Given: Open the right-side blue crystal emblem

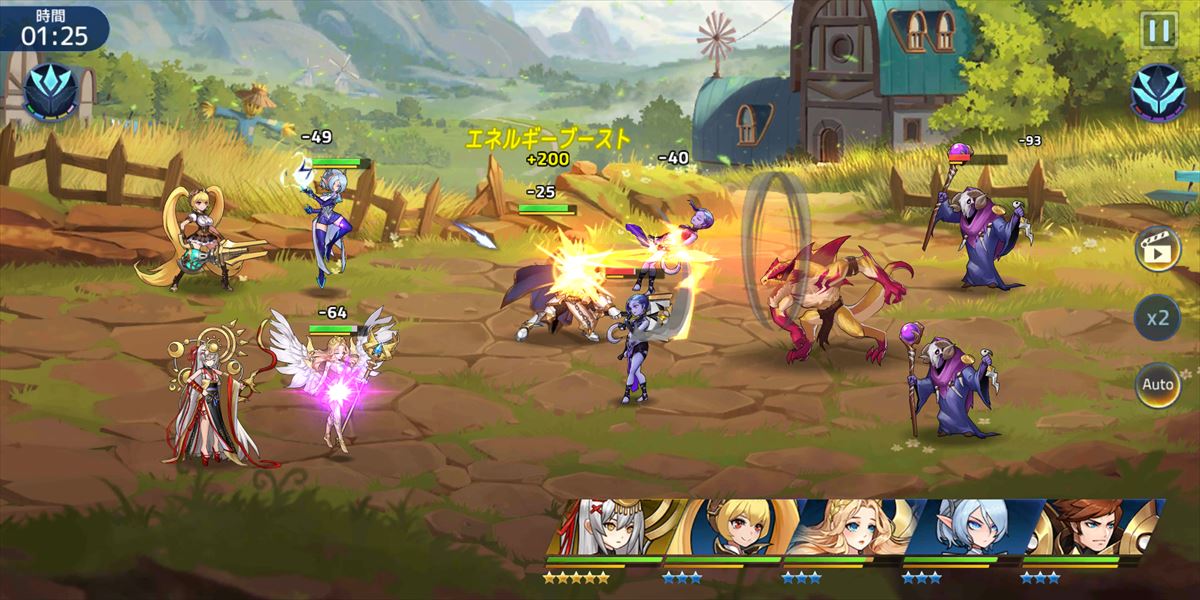Looking at the screenshot, I should click(1158, 92).
